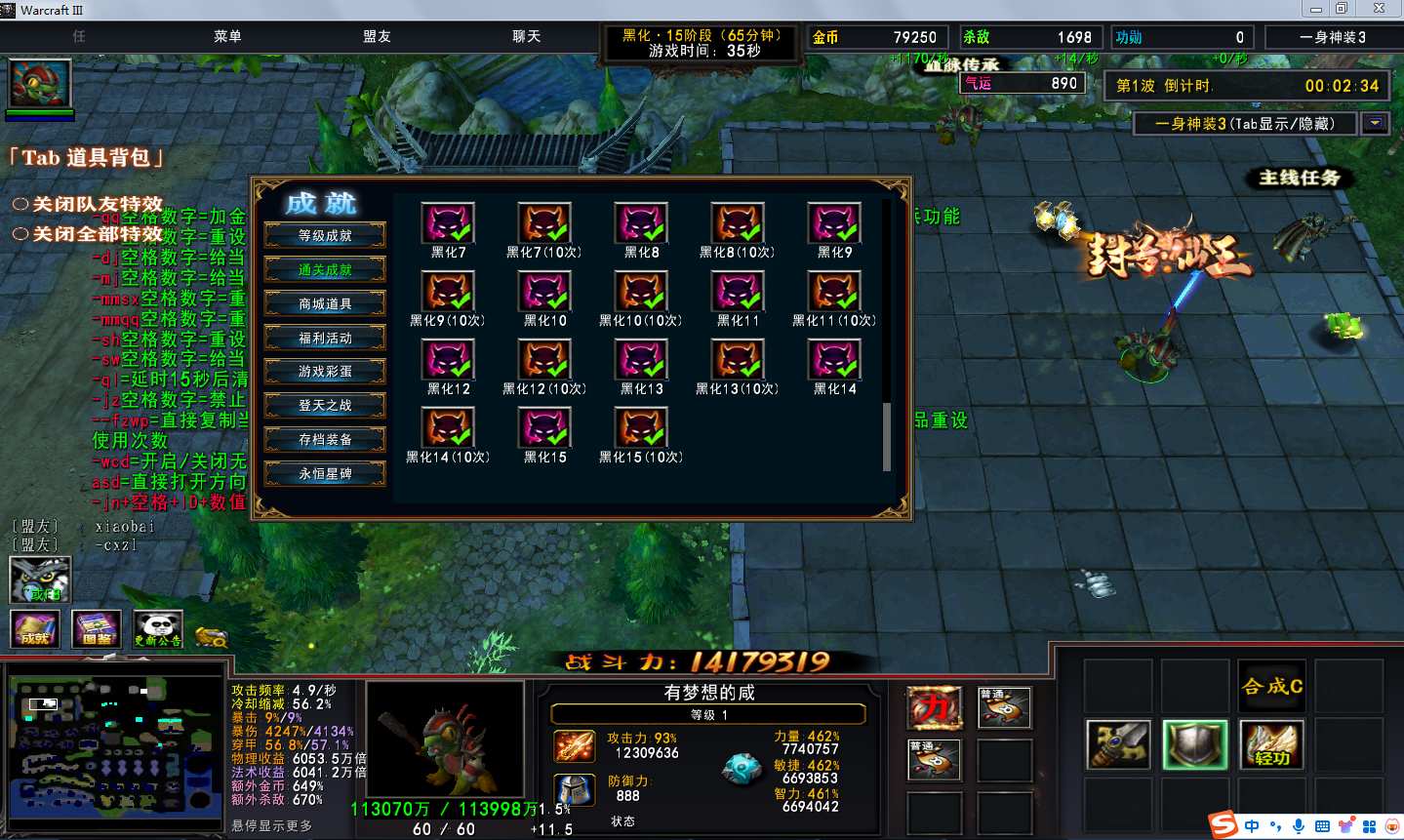The width and height of the screenshot is (1404, 840).
Task: Activate the 轻功 wing skill
Action: (x=1271, y=745)
